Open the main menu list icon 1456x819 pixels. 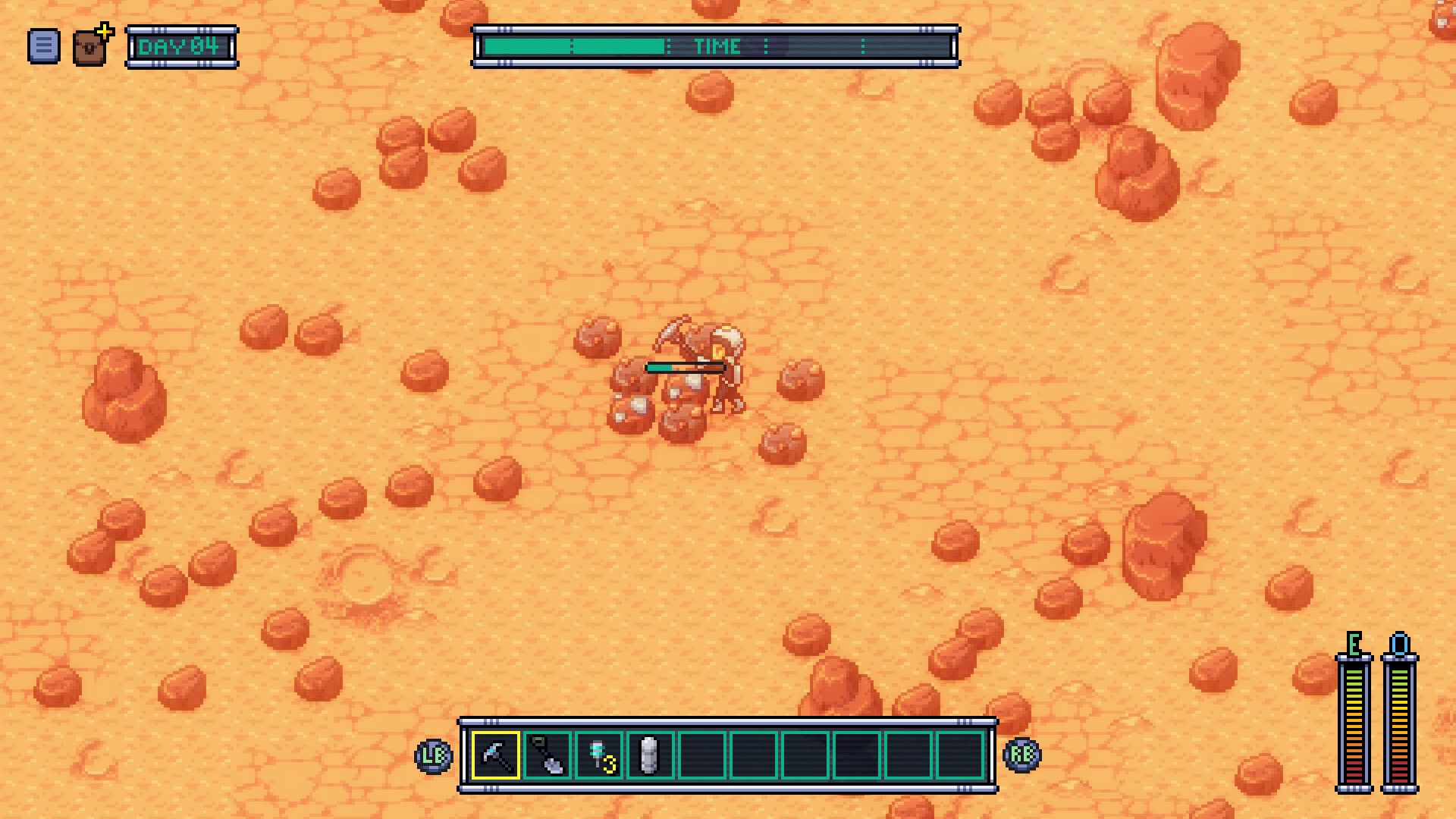[44, 45]
